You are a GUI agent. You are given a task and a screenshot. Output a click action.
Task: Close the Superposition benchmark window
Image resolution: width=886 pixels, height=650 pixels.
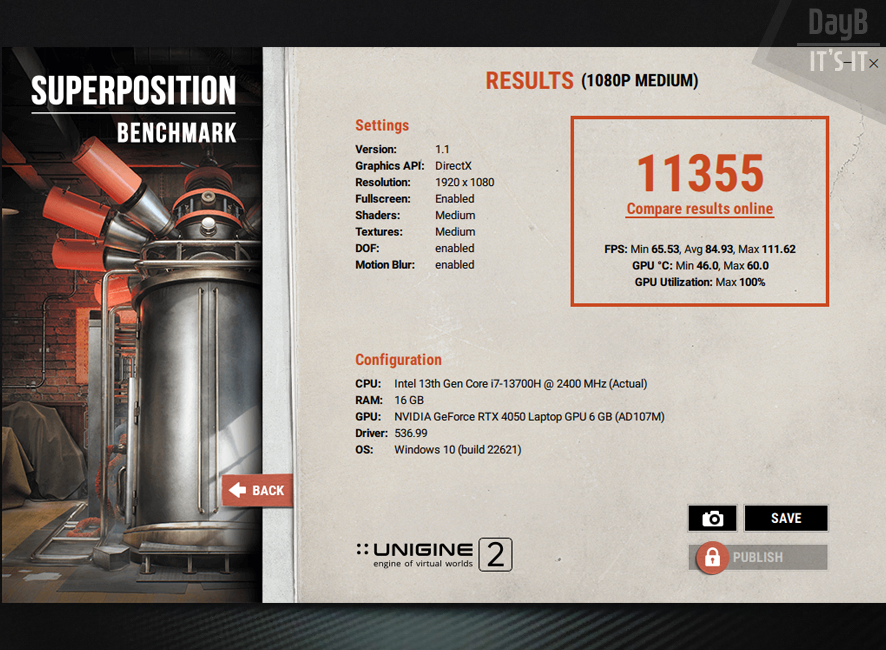tap(874, 63)
